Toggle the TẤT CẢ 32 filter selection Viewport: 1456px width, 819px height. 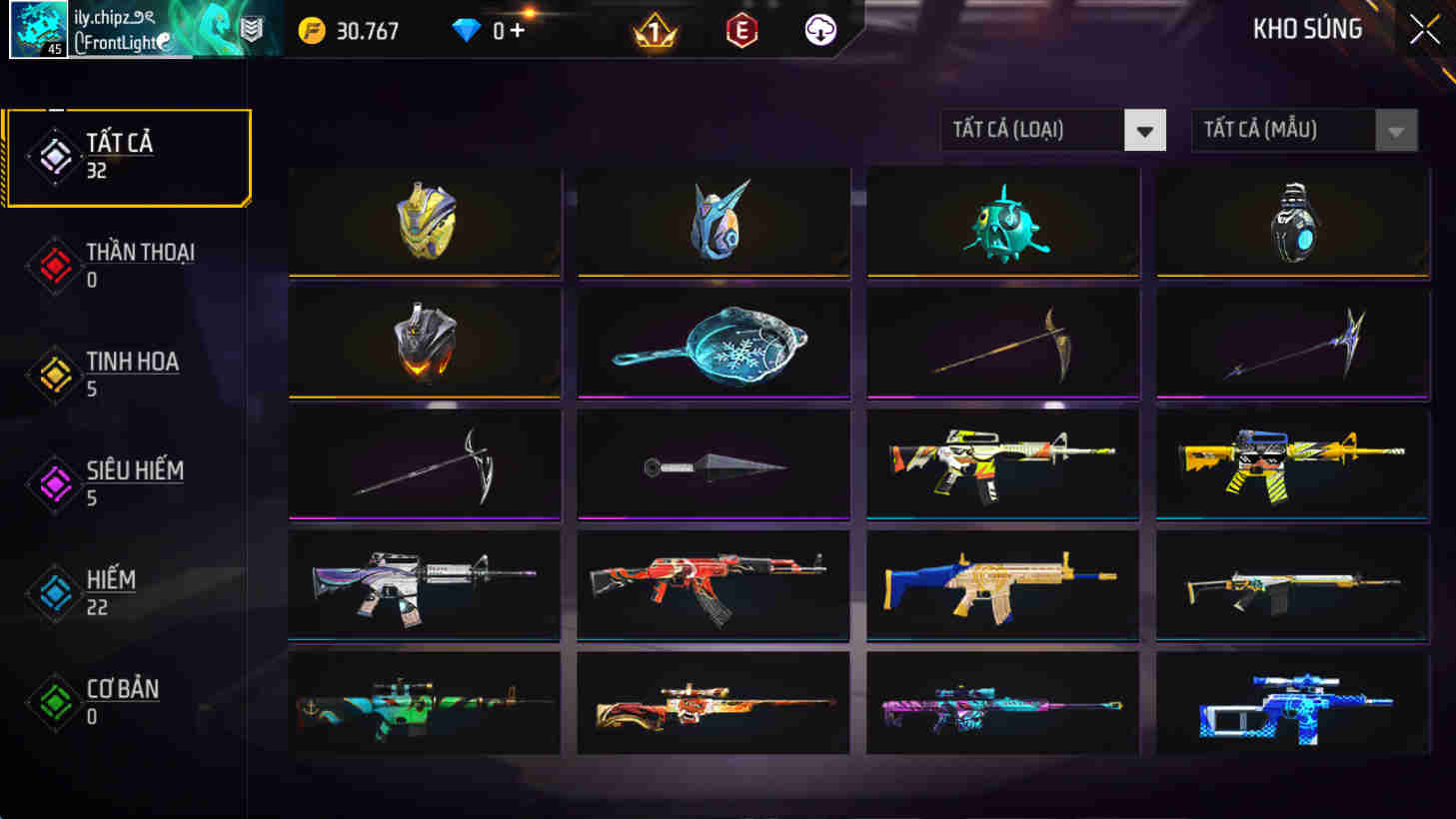point(127,155)
